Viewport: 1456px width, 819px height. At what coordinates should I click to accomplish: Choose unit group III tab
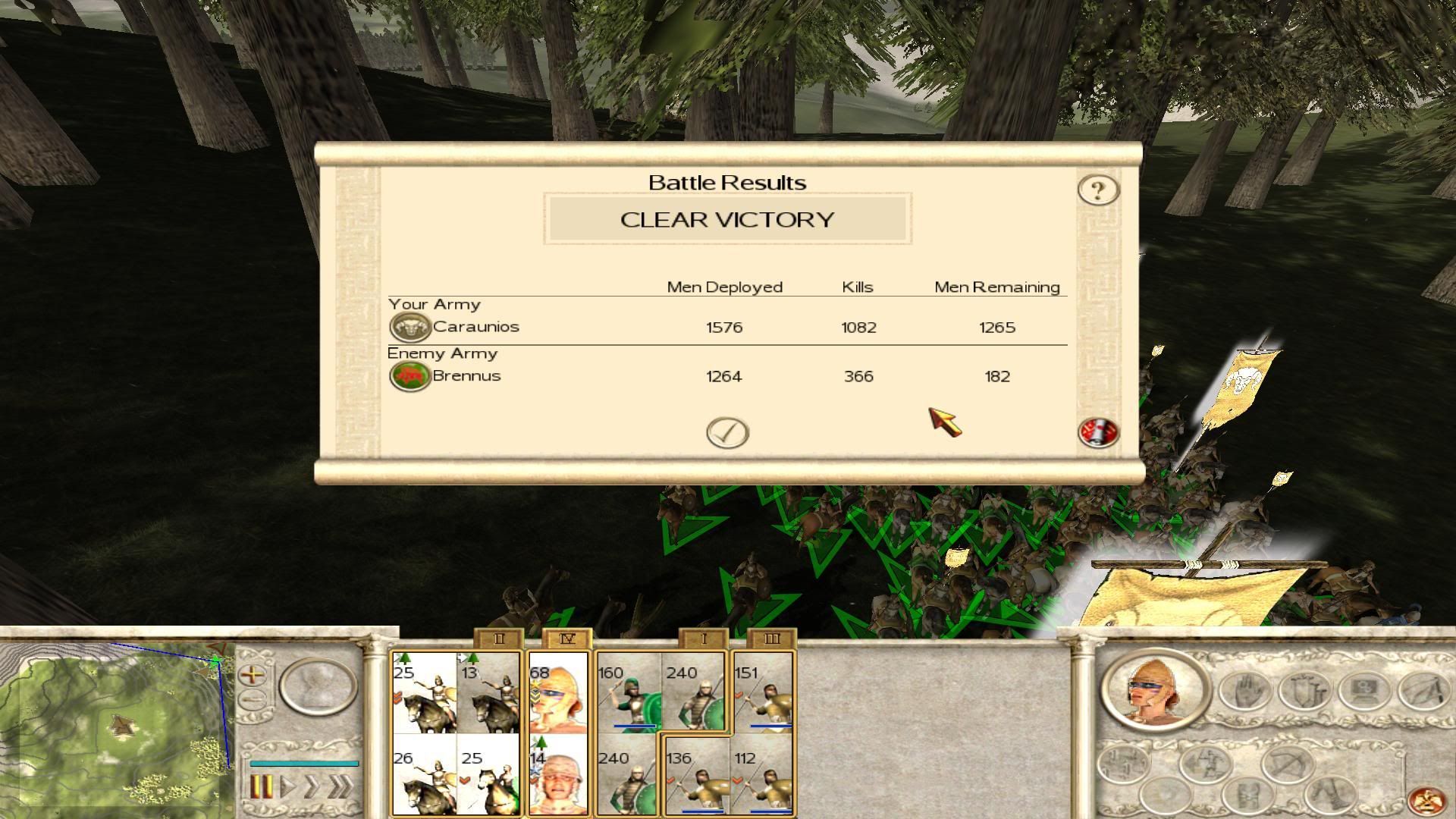pos(771,639)
